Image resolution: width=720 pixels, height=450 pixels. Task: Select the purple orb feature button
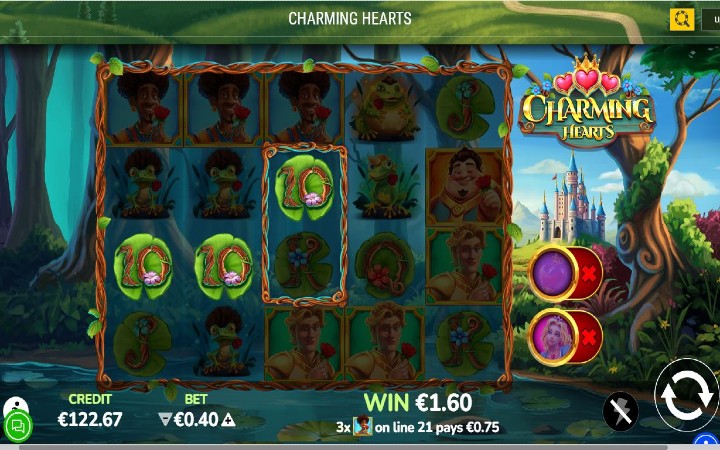pos(552,273)
